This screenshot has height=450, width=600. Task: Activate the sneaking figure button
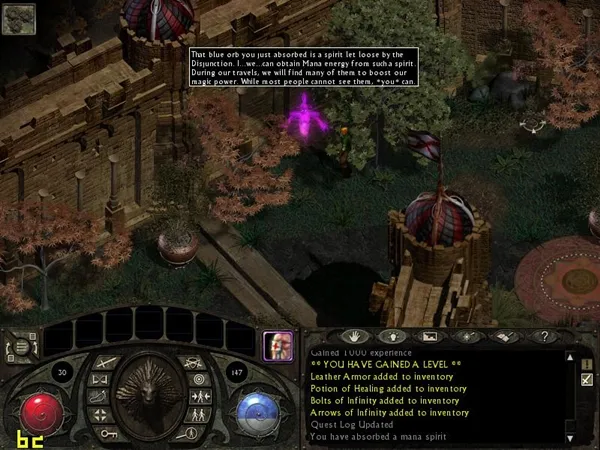[99, 396]
